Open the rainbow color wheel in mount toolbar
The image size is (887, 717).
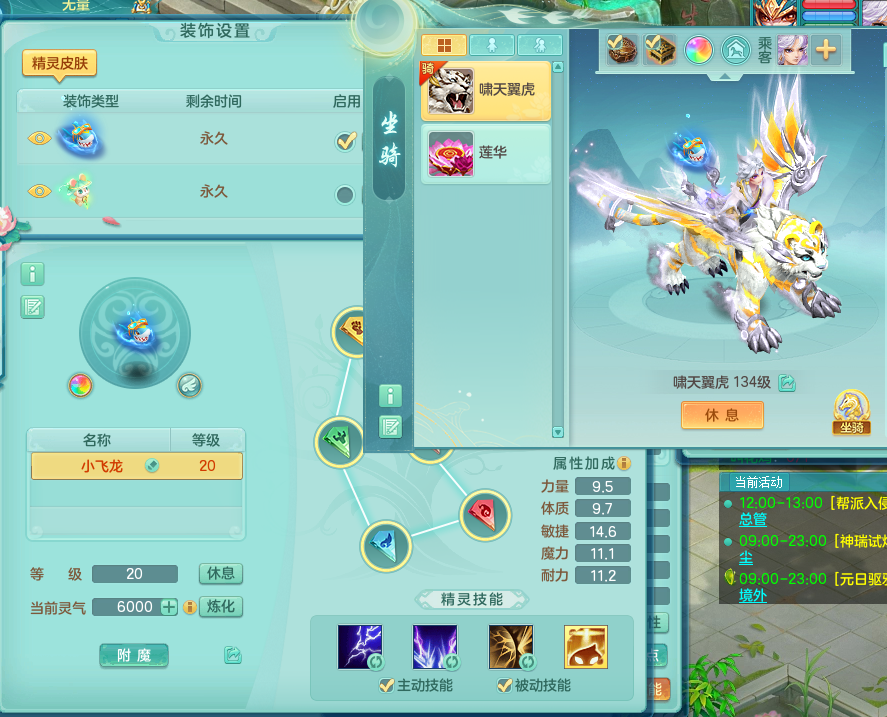[x=698, y=49]
